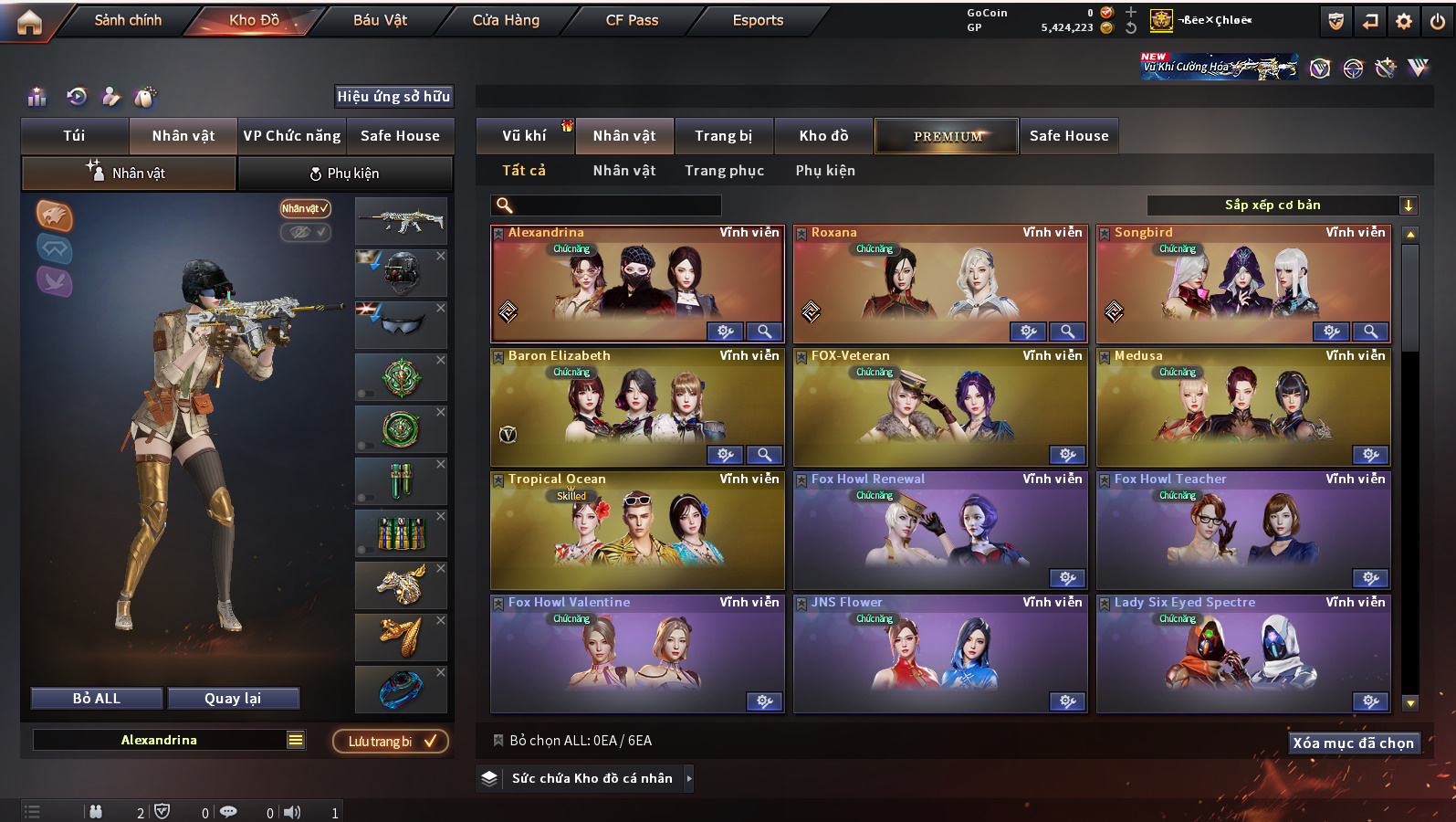Open the Cửa Hàng shop tab

506,20
